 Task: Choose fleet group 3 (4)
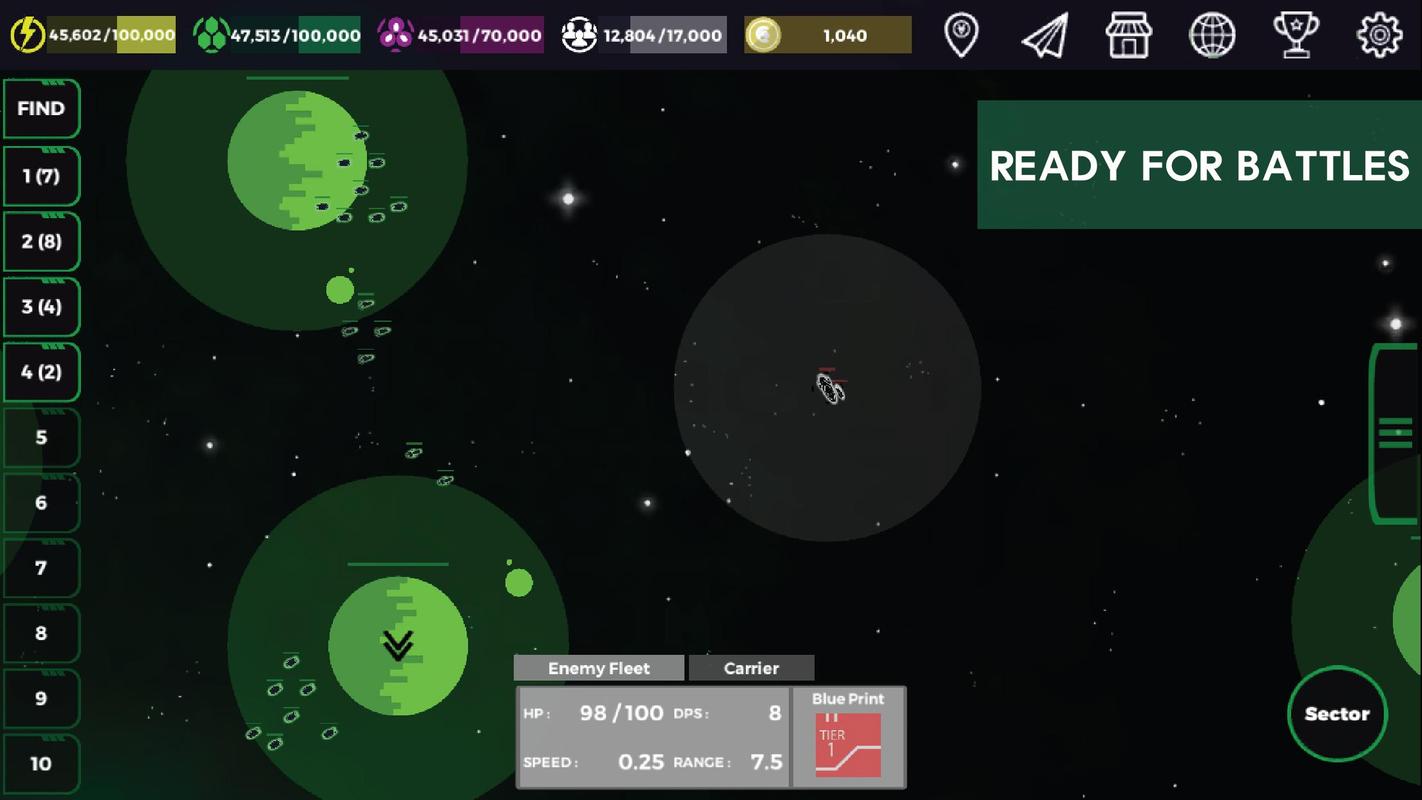click(41, 307)
